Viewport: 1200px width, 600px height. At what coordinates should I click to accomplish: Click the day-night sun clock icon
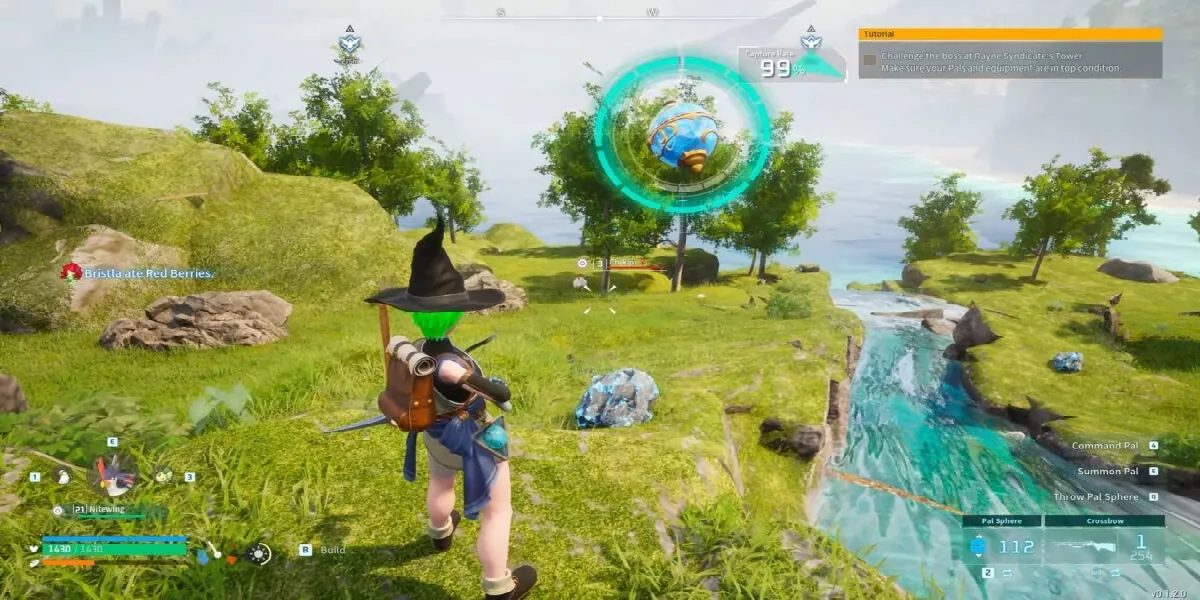point(260,553)
